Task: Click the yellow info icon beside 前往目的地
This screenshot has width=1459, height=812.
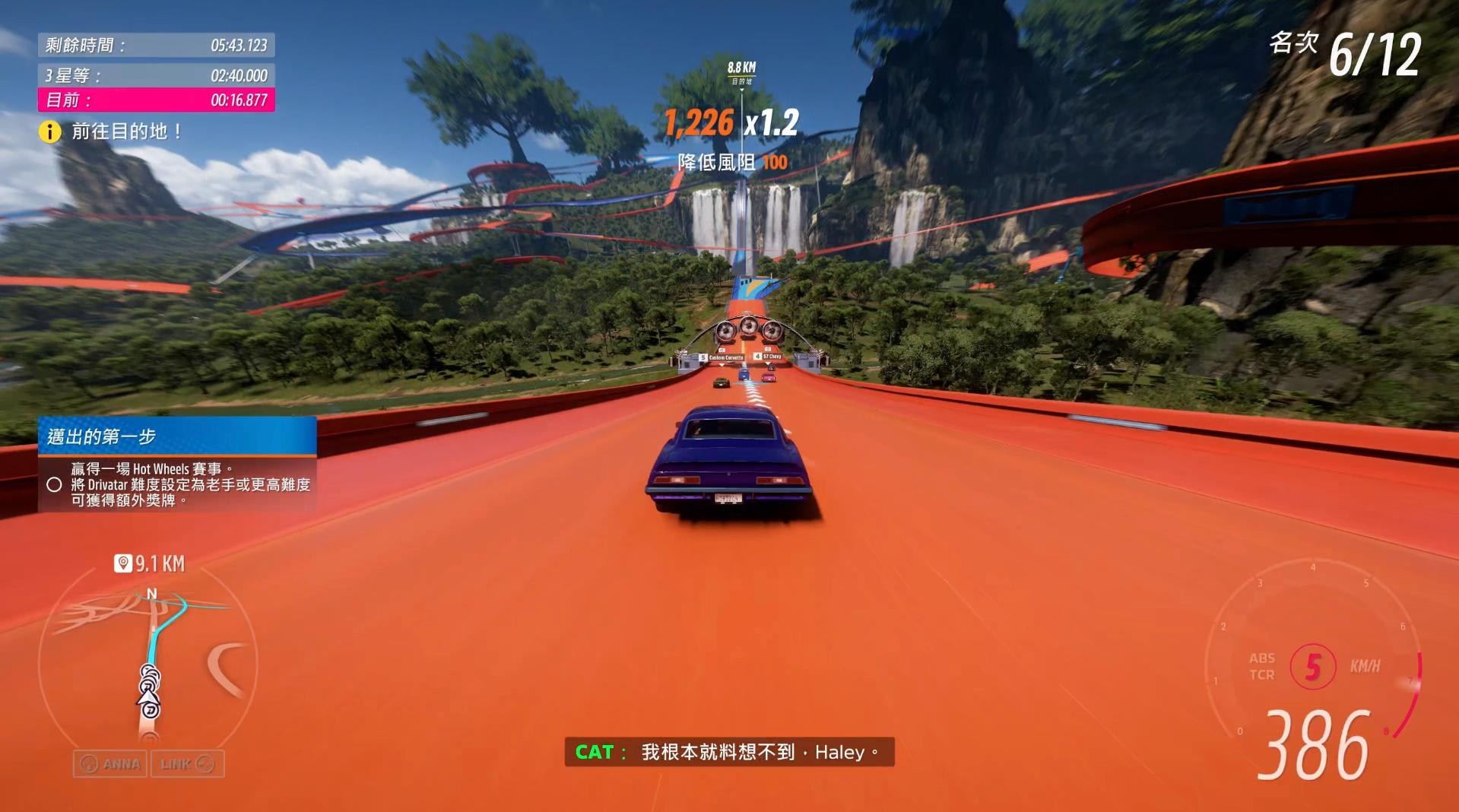Action: 49,132
